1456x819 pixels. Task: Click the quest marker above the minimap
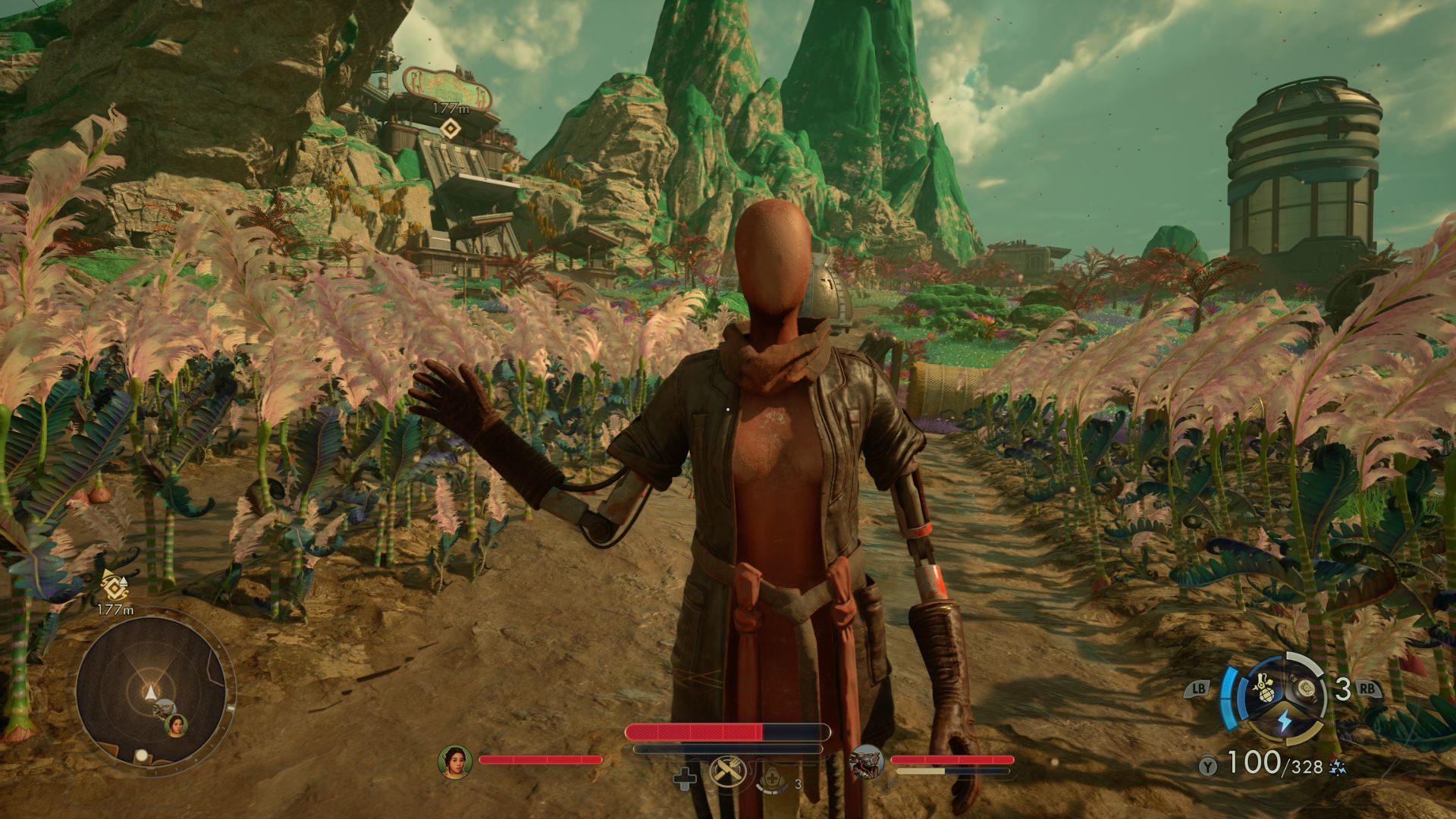coord(114,585)
